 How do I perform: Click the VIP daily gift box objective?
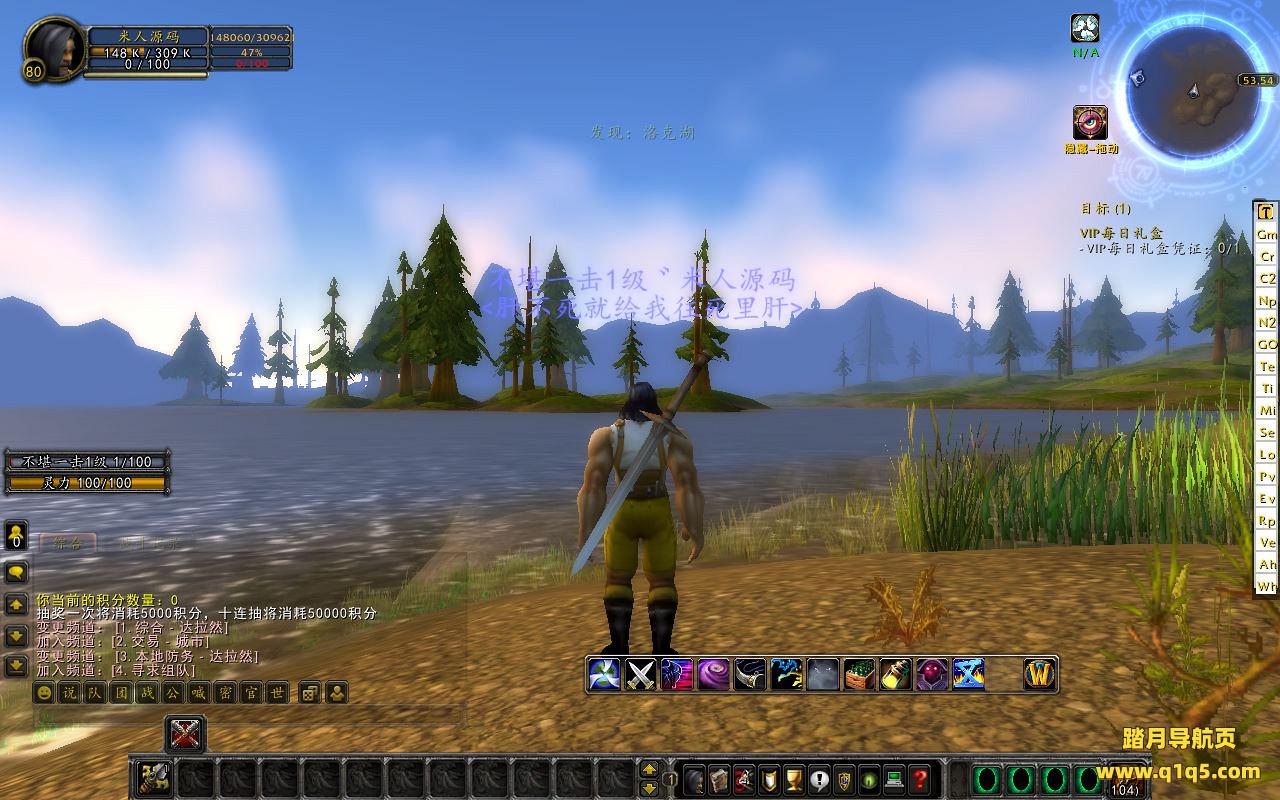pos(1121,233)
